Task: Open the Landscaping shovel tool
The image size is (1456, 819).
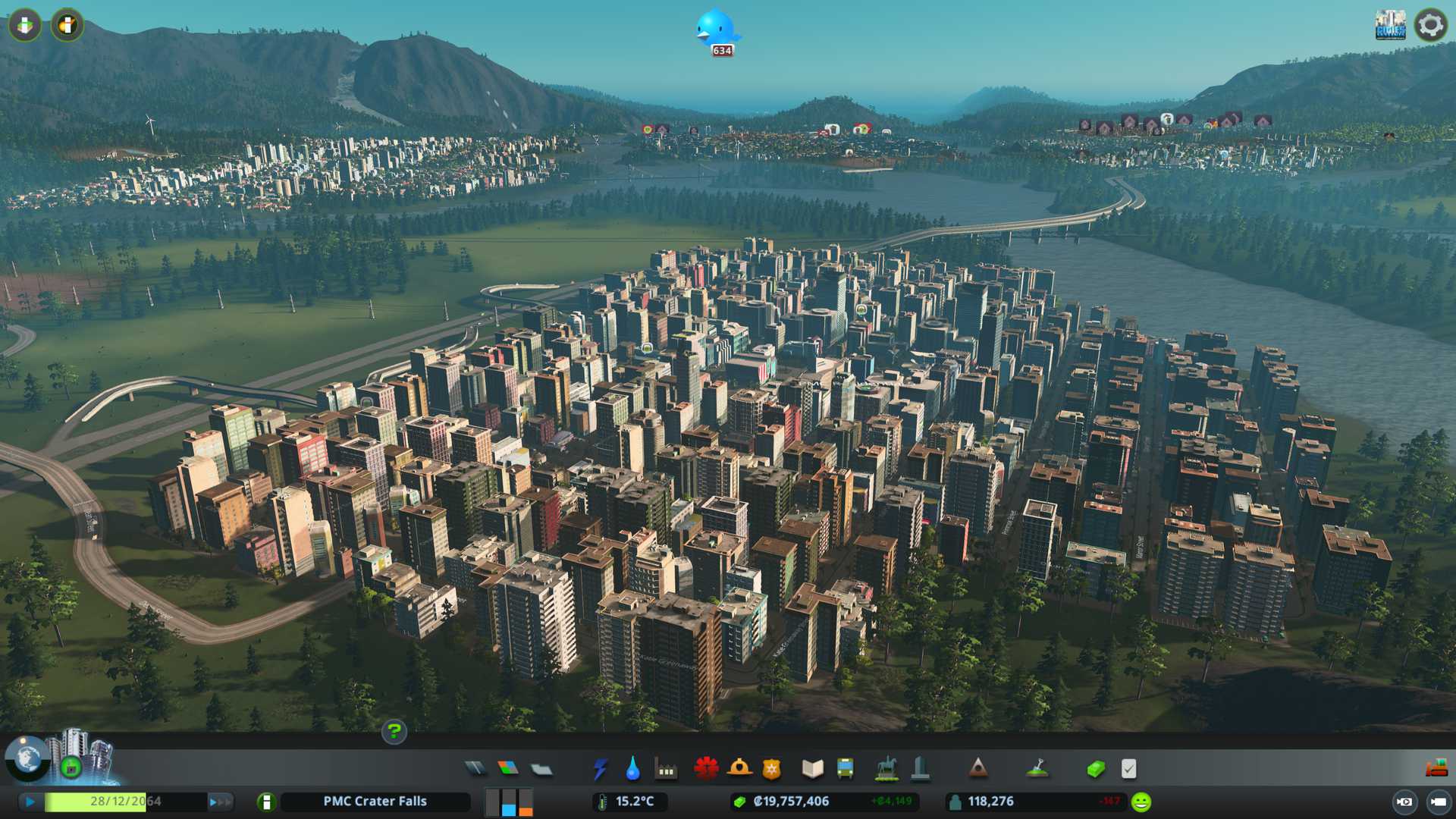Action: [x=1037, y=769]
